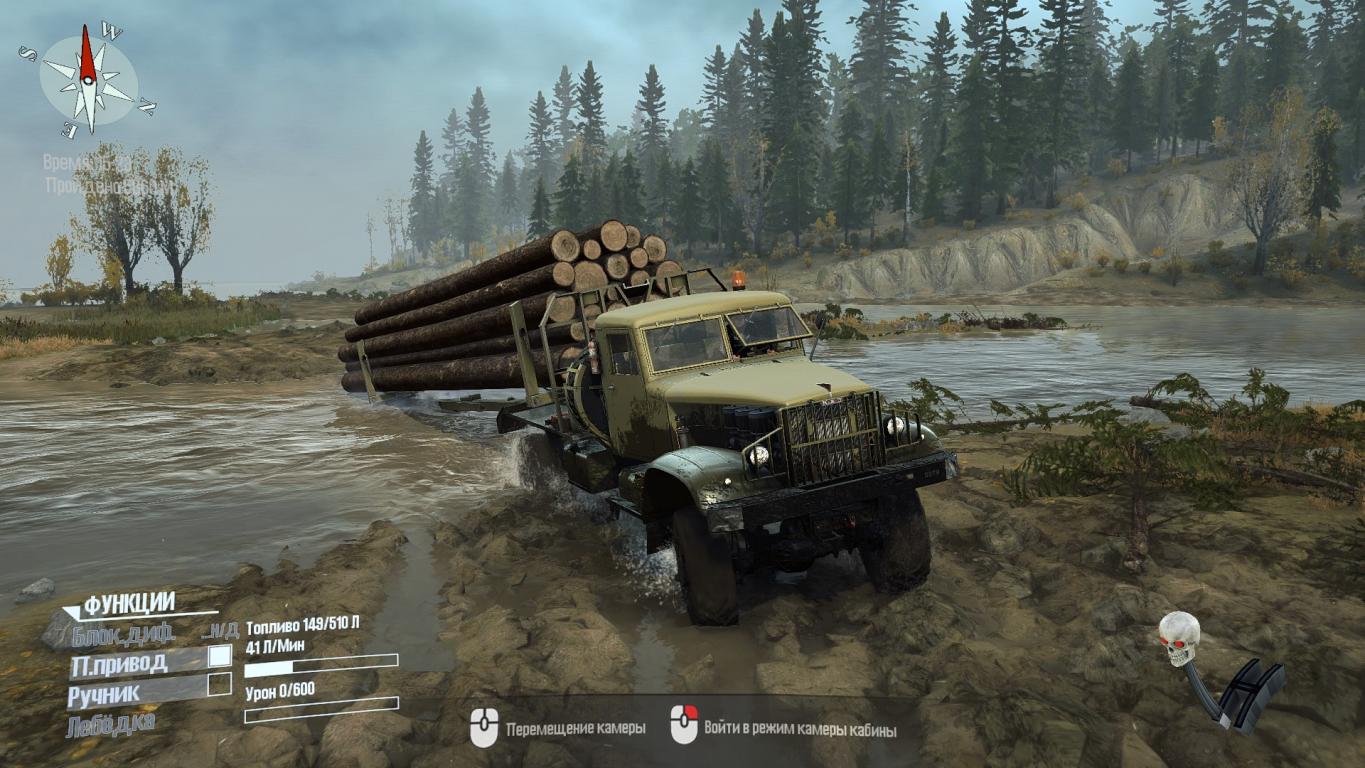
Task: Select the Лебёдка winch function
Action: point(111,724)
